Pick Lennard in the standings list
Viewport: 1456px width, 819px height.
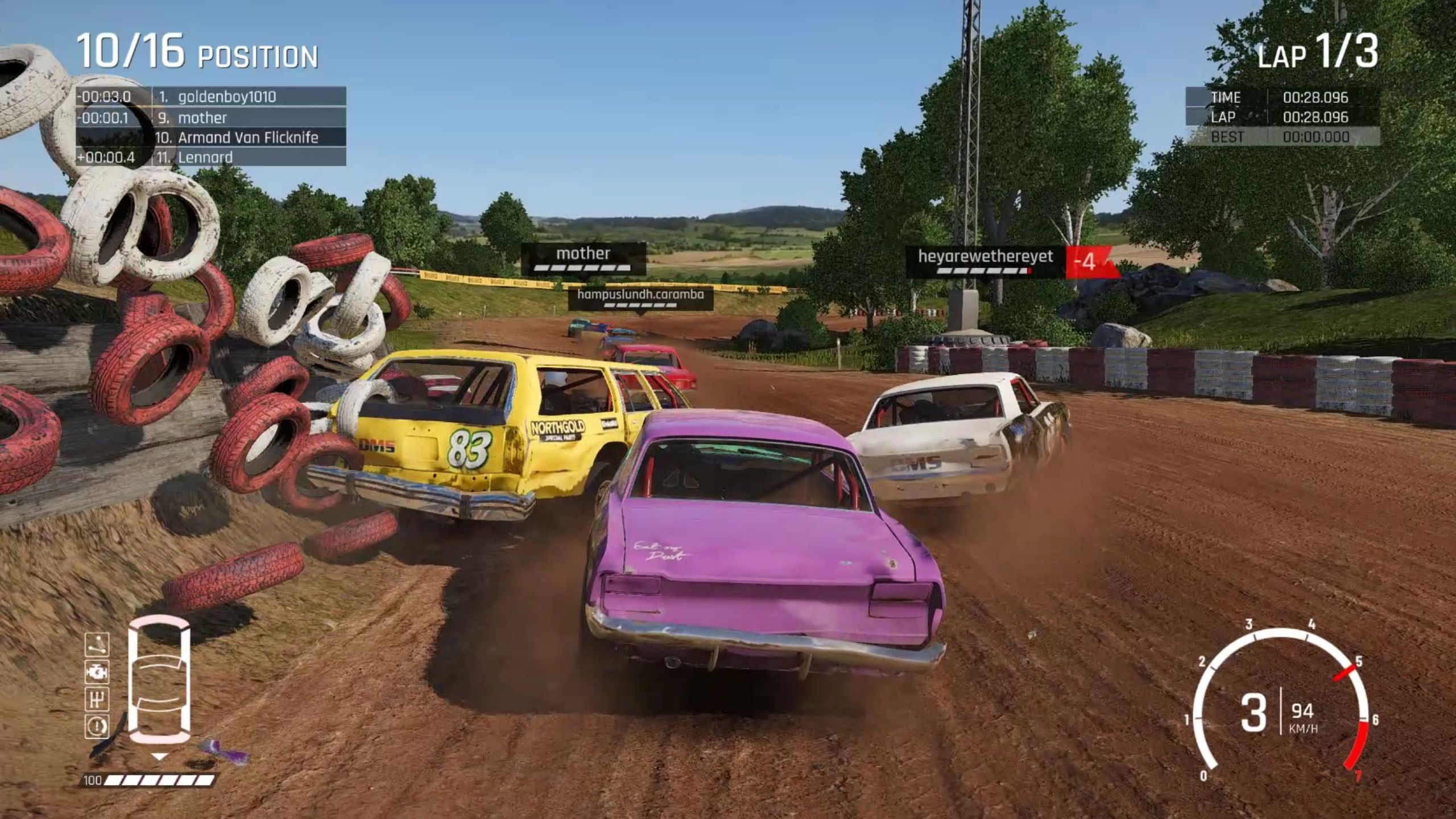pyautogui.click(x=205, y=158)
